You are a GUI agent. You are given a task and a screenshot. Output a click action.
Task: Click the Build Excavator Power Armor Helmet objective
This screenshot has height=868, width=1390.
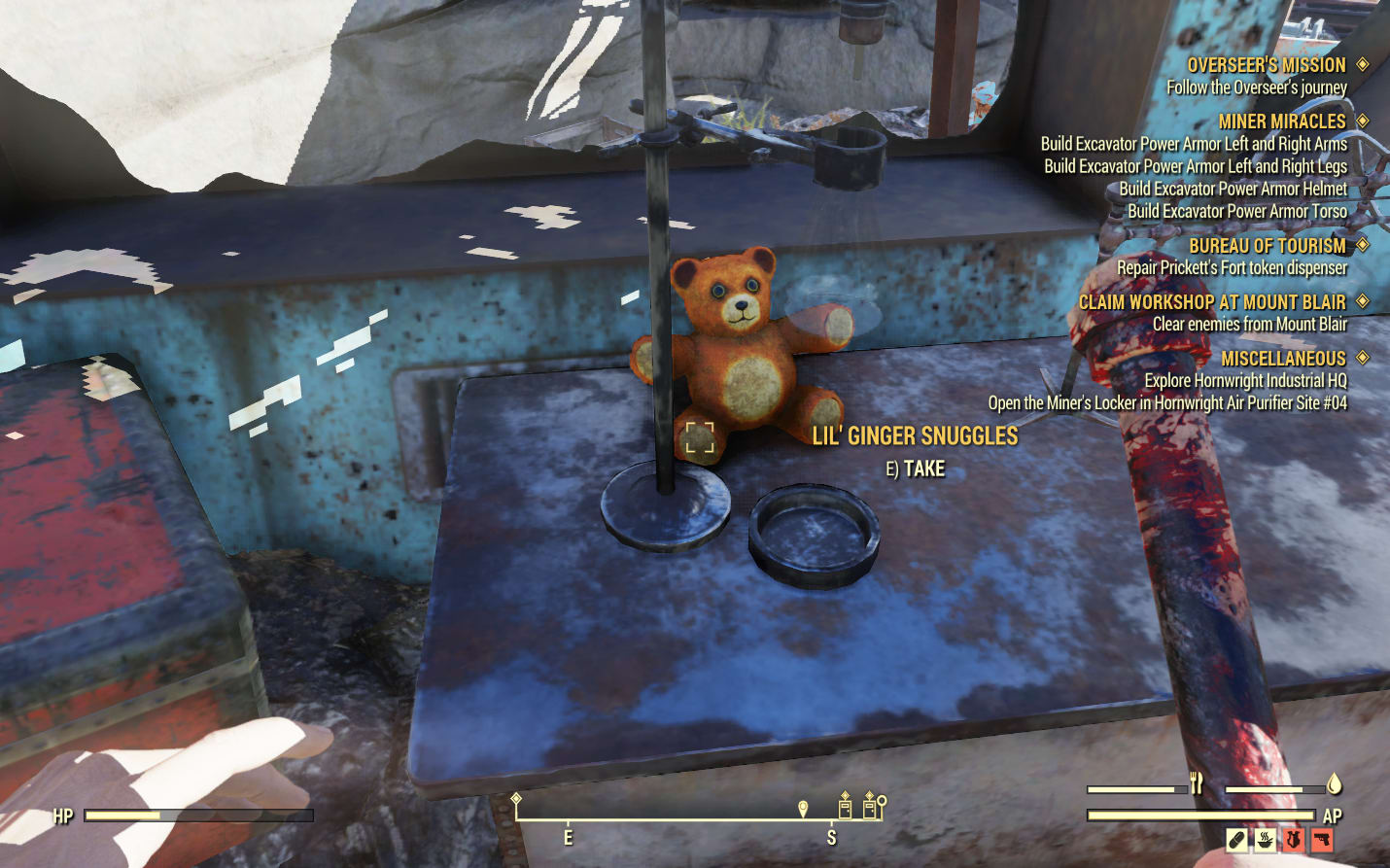click(1233, 189)
